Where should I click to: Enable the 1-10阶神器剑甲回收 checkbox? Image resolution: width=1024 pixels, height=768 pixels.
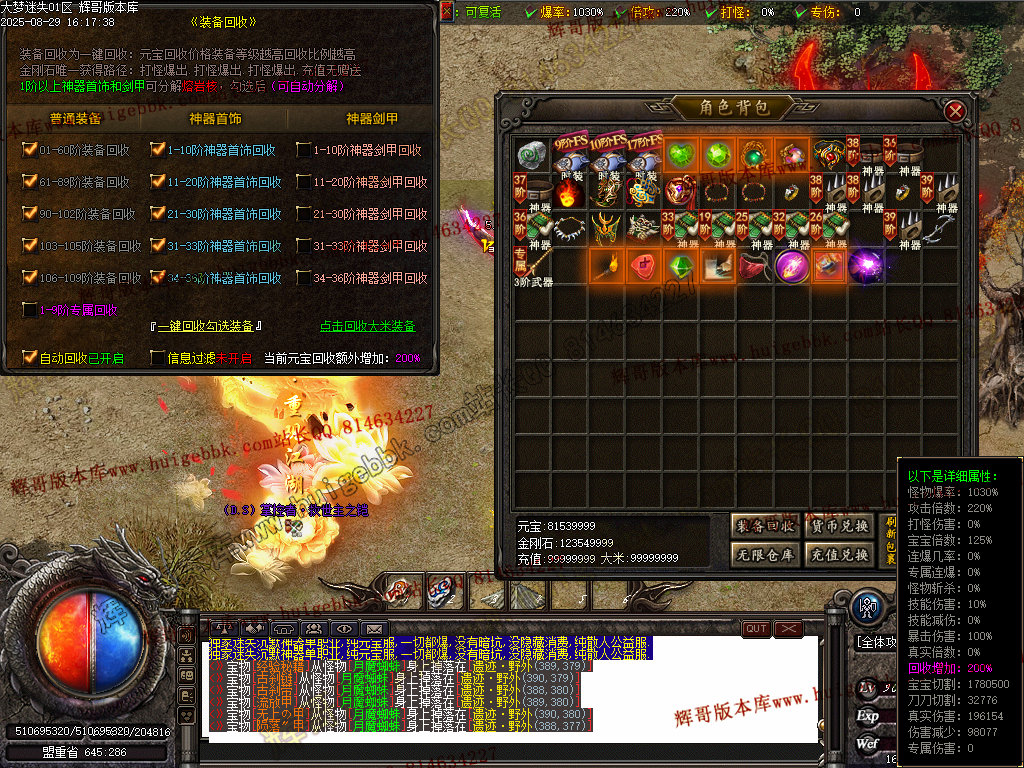[303, 150]
